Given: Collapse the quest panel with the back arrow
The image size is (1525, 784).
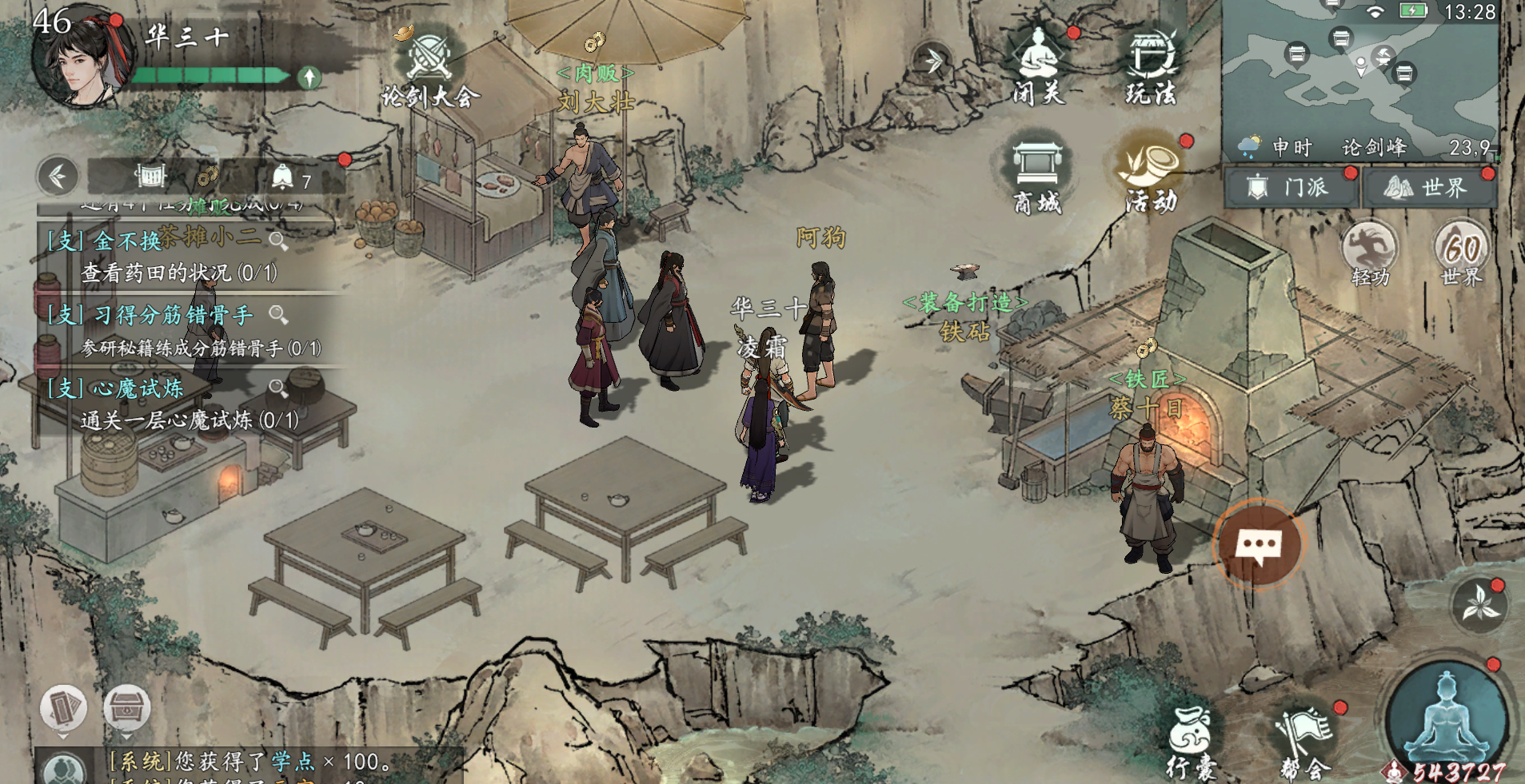Looking at the screenshot, I should pos(58,176).
